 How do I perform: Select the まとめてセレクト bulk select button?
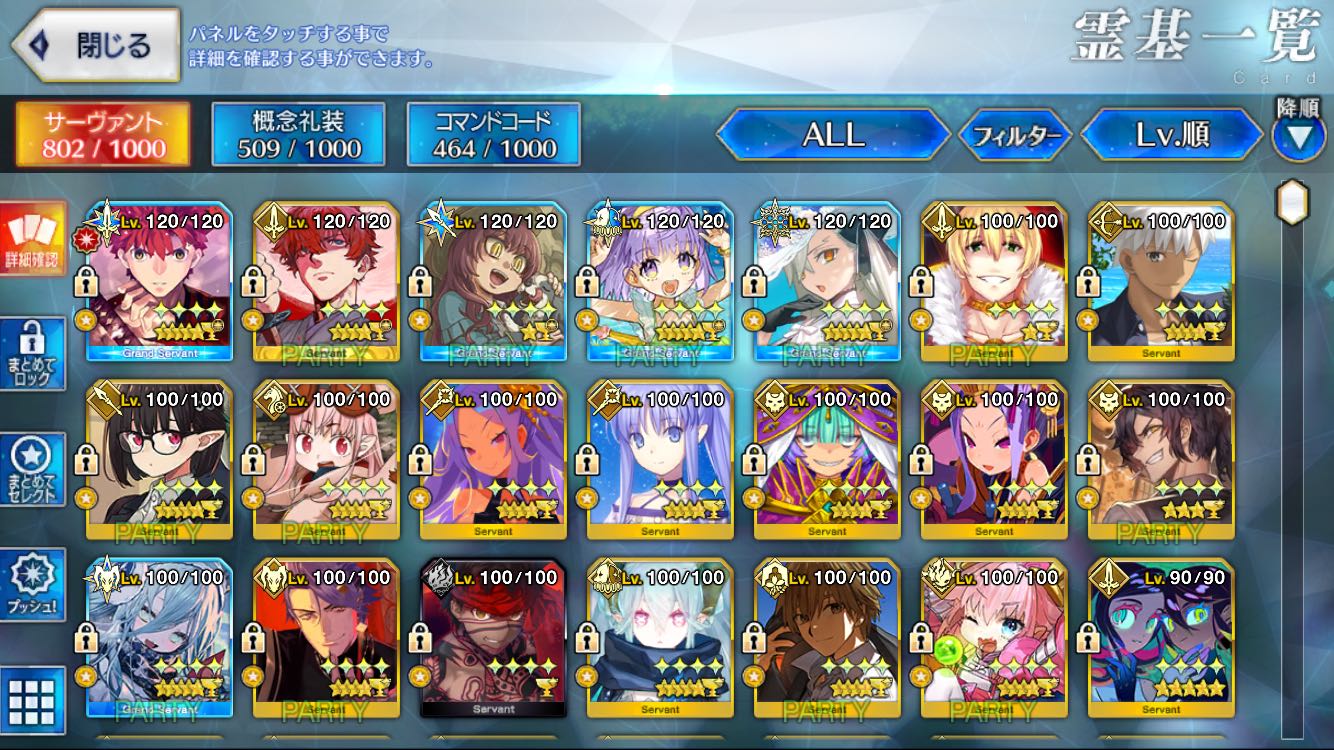[32, 470]
